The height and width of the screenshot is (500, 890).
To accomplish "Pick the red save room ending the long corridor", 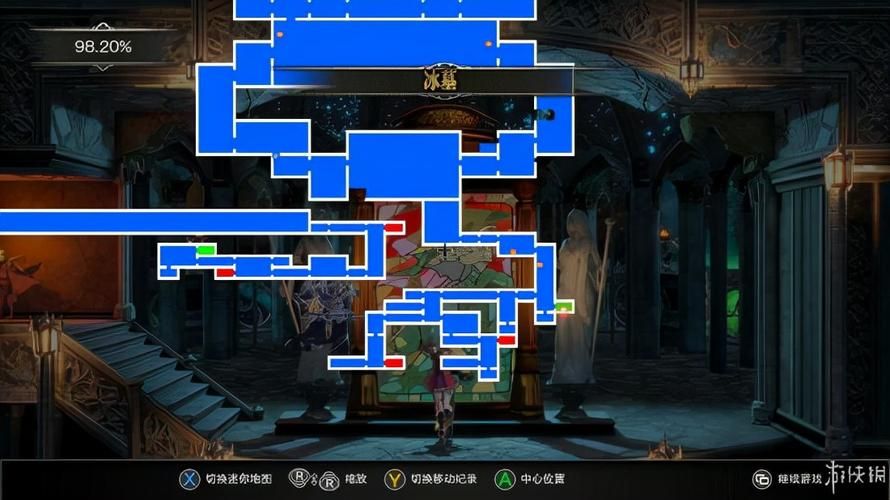I will click(x=394, y=228).
